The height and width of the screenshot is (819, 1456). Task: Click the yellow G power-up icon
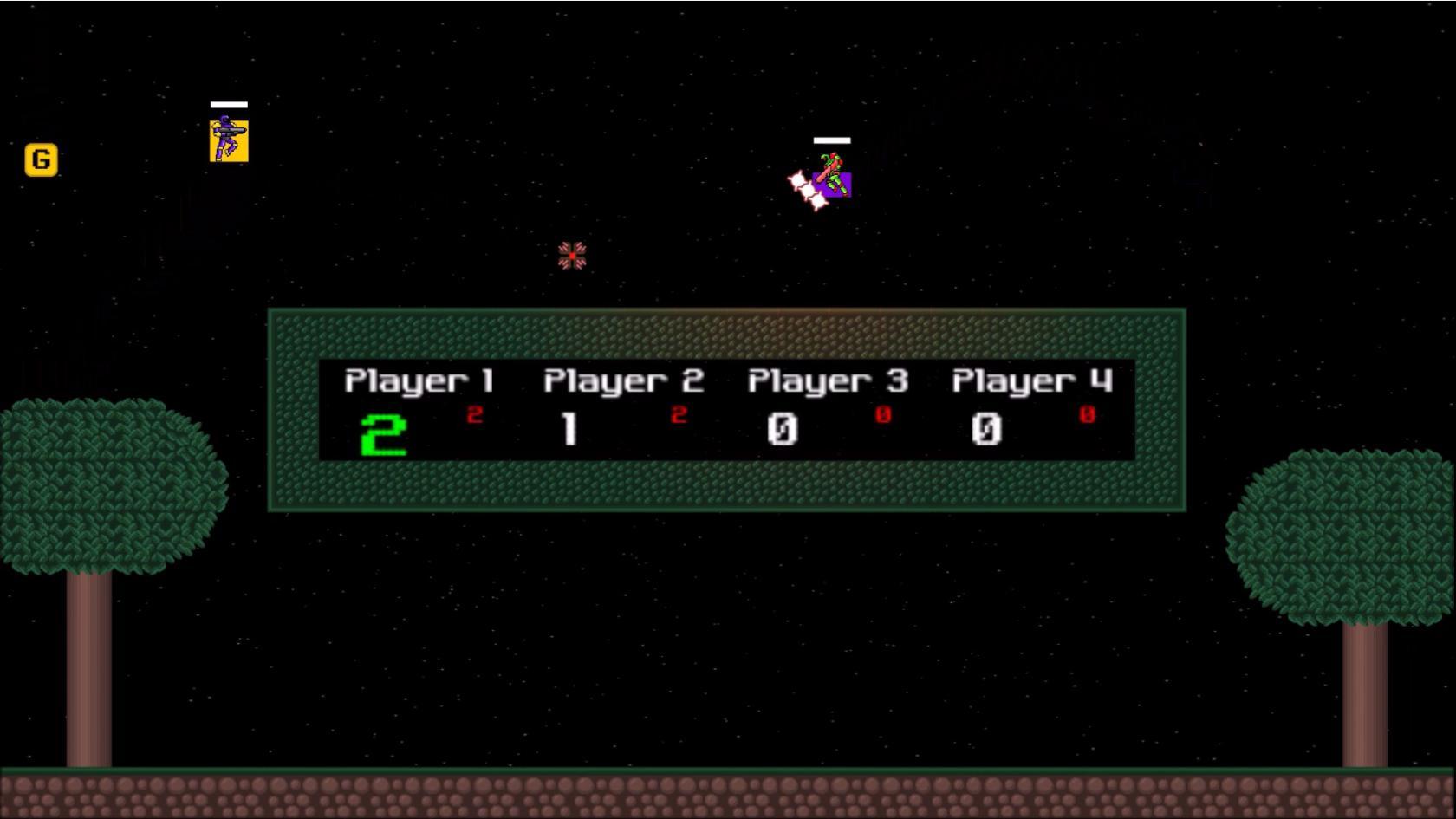(x=40, y=159)
